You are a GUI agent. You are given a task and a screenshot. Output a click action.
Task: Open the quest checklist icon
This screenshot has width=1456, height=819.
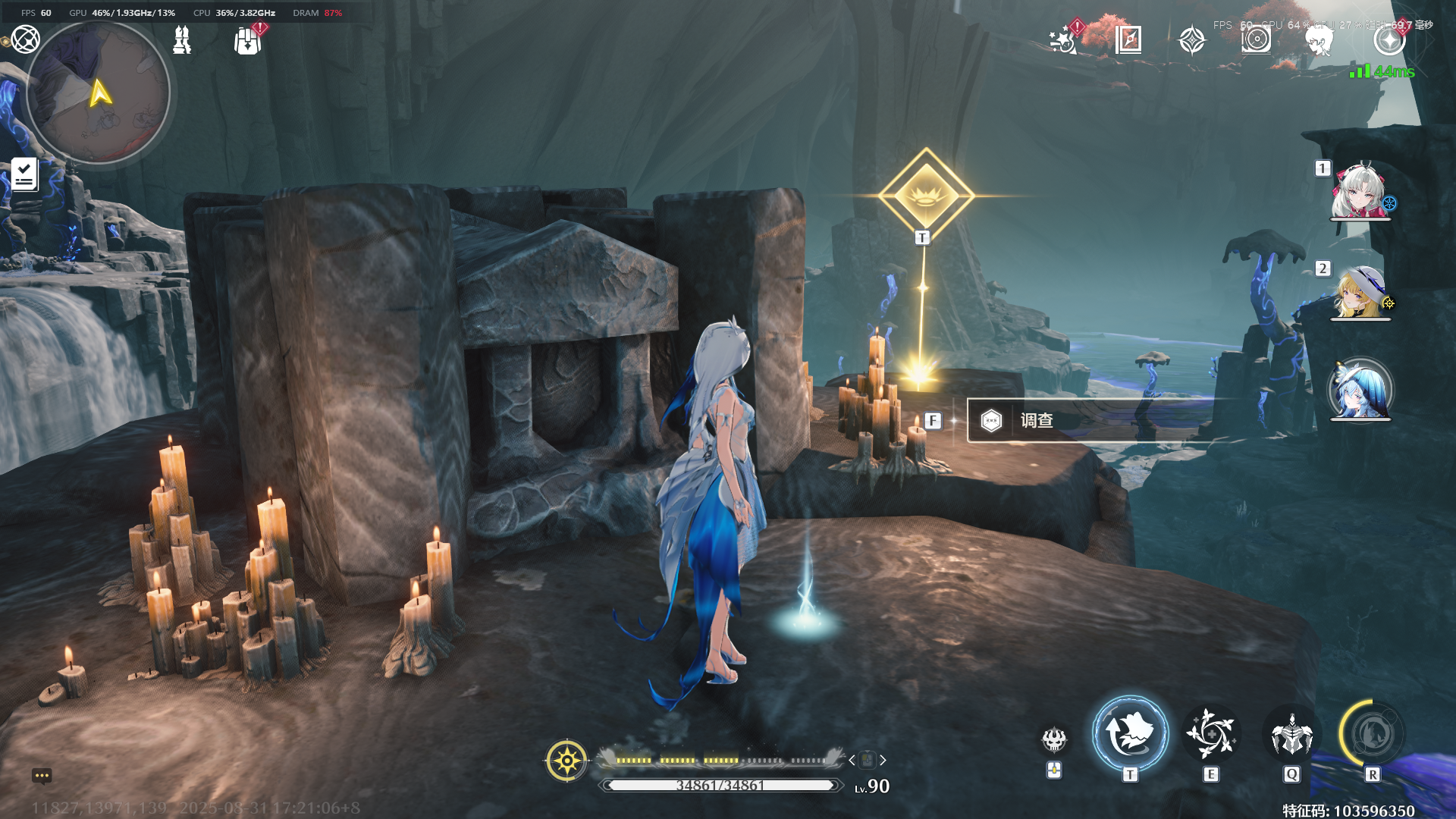coord(24,174)
